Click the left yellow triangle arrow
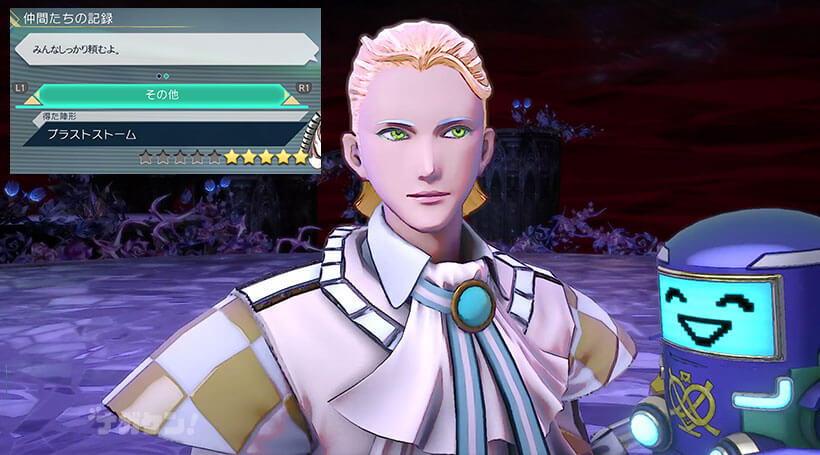 (32, 100)
